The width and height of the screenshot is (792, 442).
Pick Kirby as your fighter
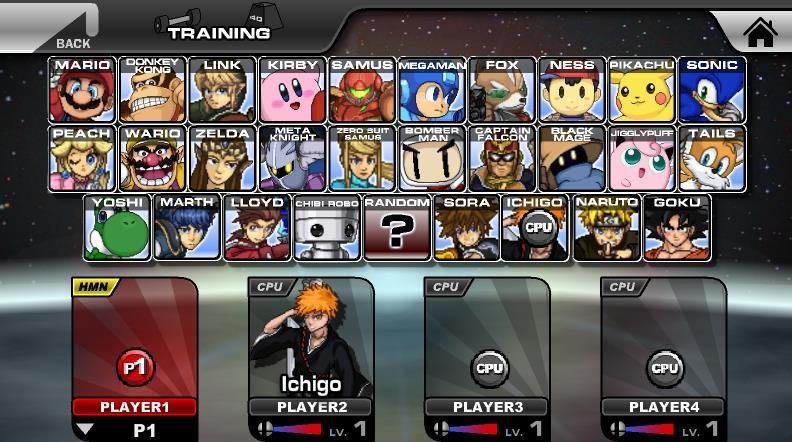(292, 90)
